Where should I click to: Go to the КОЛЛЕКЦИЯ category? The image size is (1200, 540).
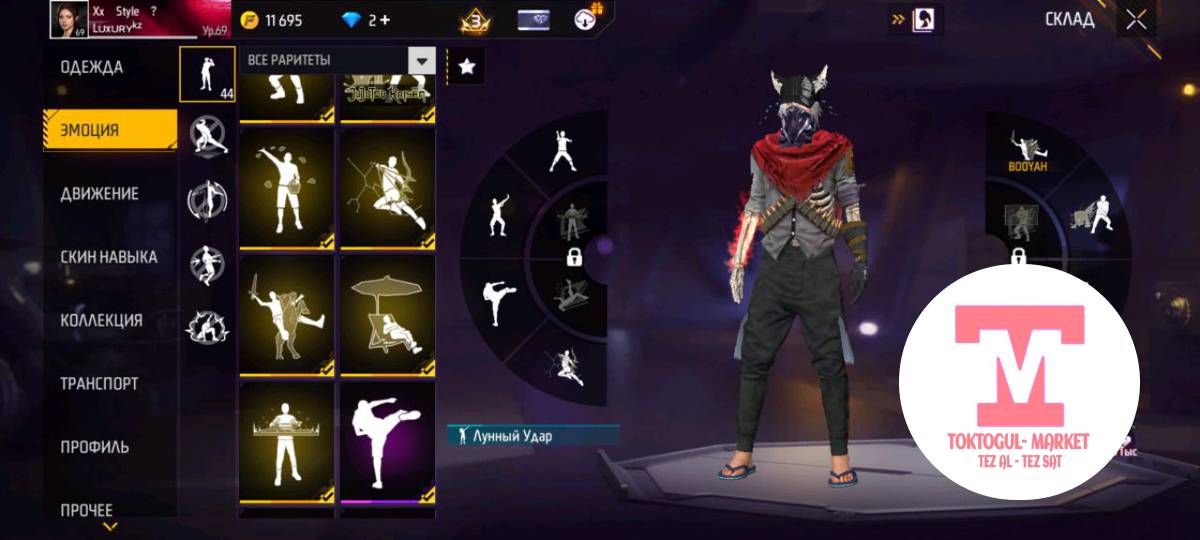[101, 320]
